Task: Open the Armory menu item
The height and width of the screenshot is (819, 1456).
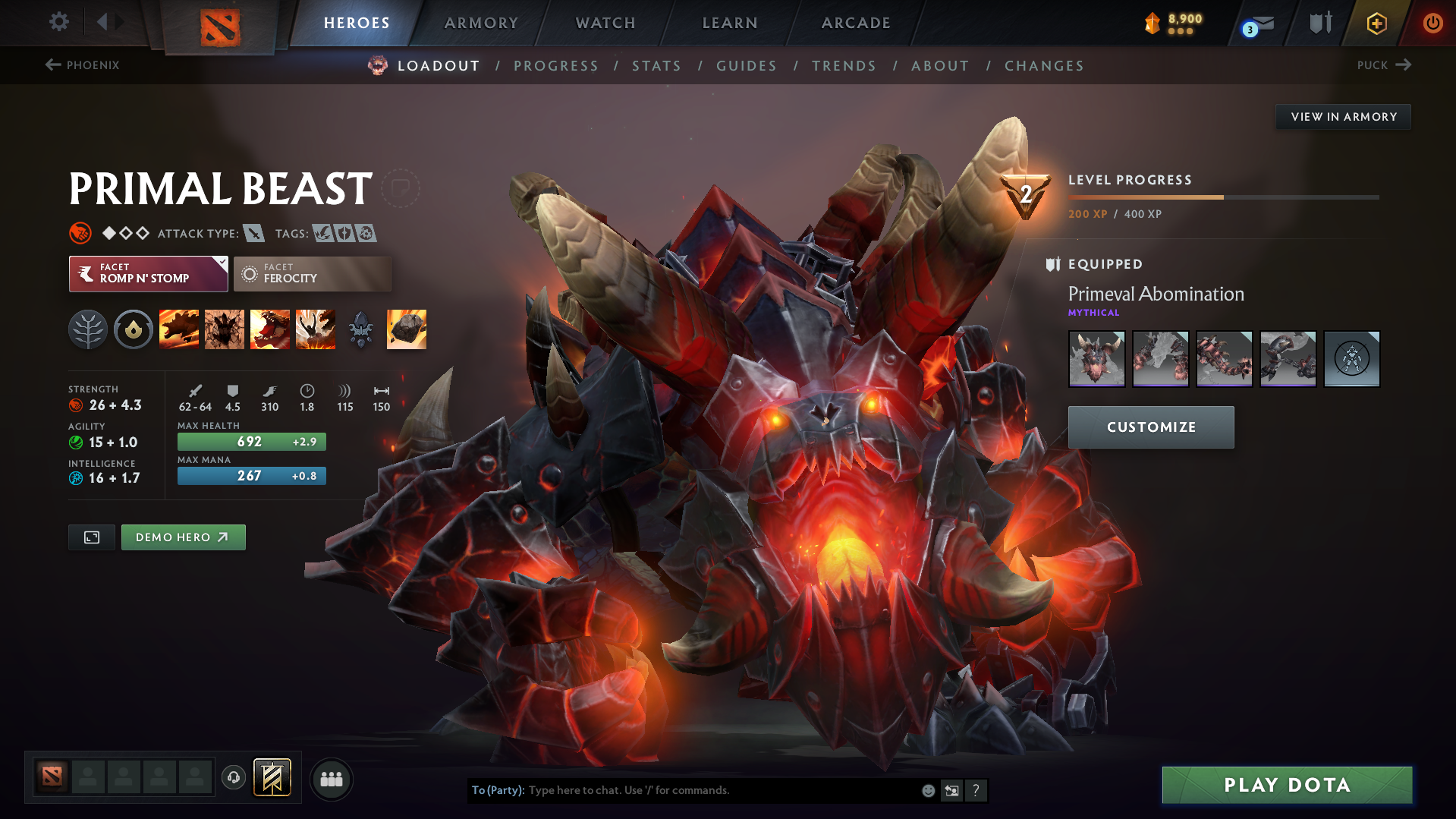Action: click(x=481, y=23)
